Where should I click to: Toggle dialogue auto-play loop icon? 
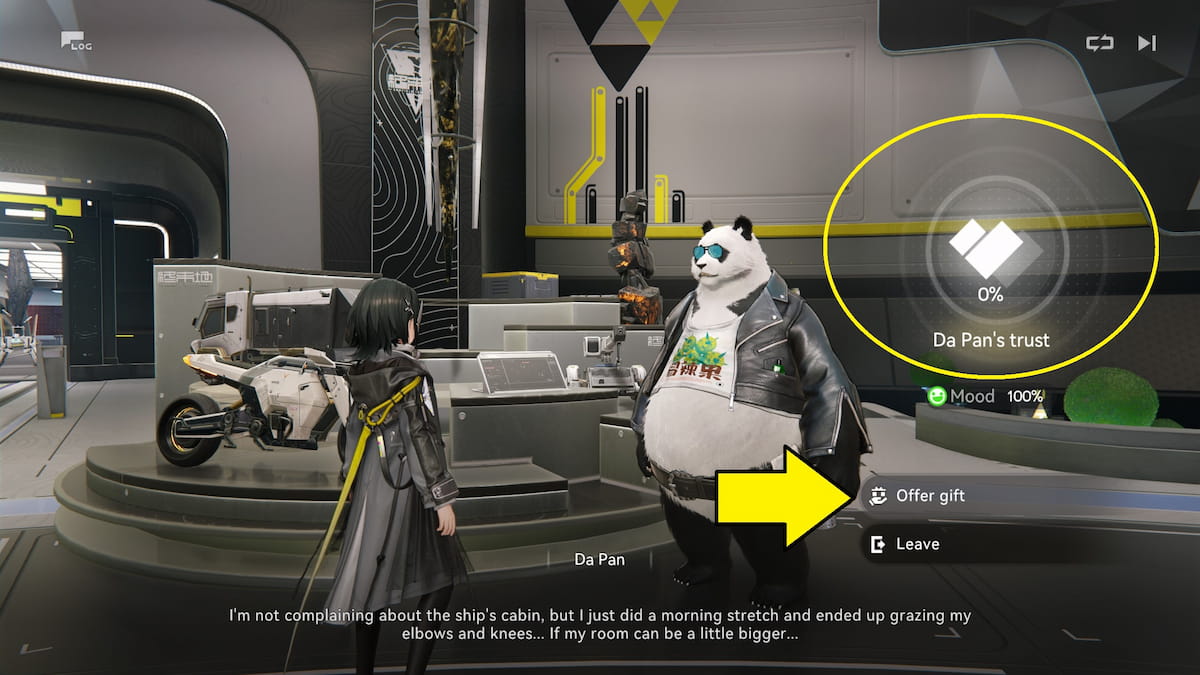(1099, 43)
